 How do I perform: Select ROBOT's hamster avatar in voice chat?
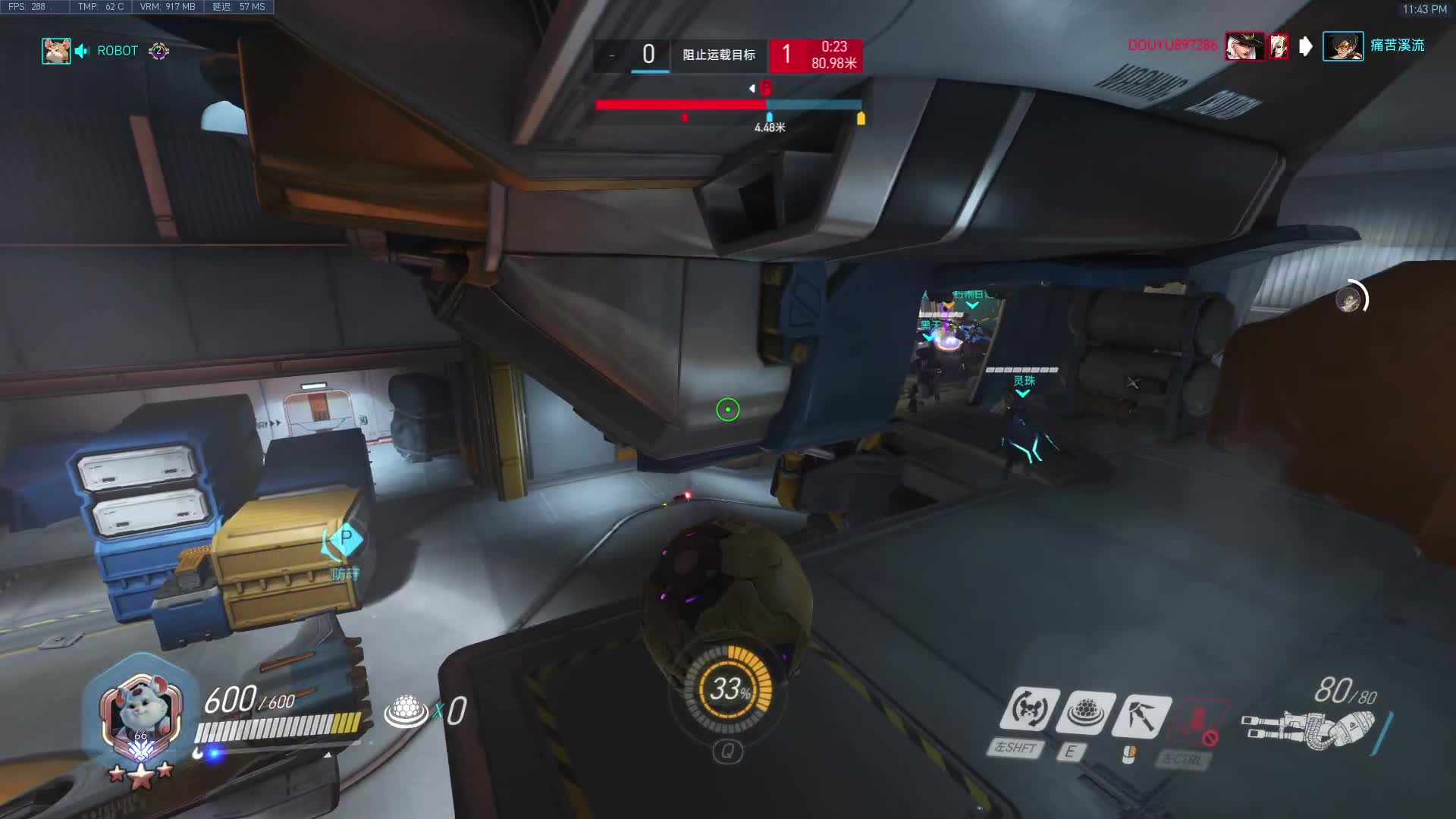coord(56,51)
